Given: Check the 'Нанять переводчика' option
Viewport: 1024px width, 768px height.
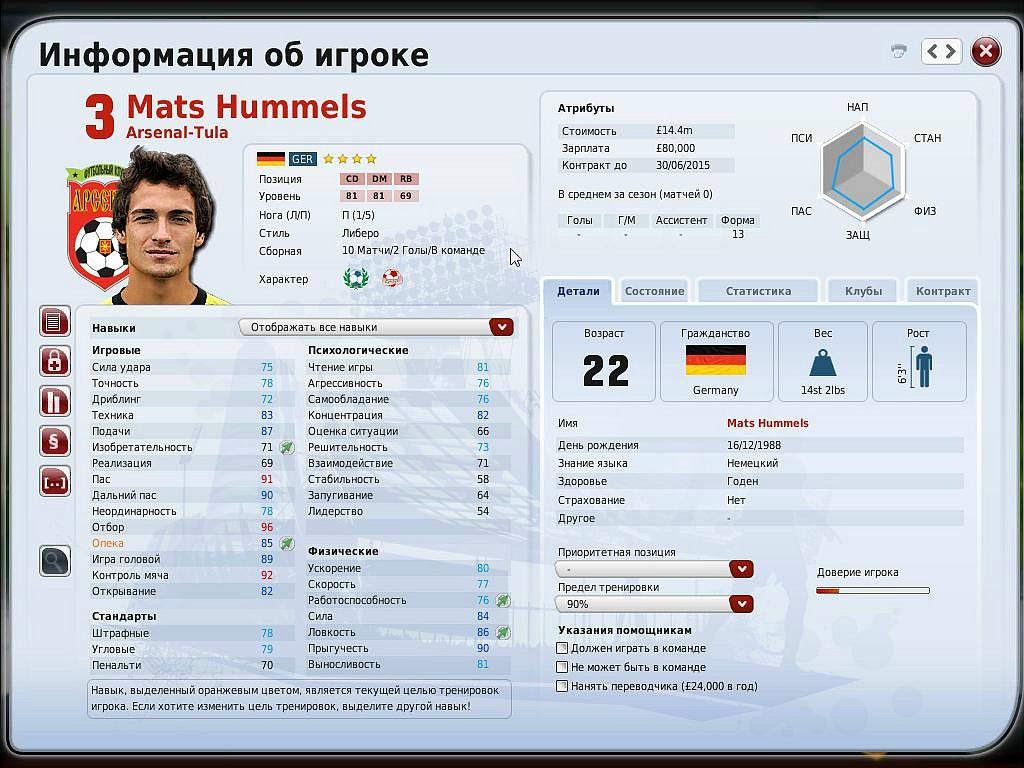Looking at the screenshot, I should [x=562, y=686].
